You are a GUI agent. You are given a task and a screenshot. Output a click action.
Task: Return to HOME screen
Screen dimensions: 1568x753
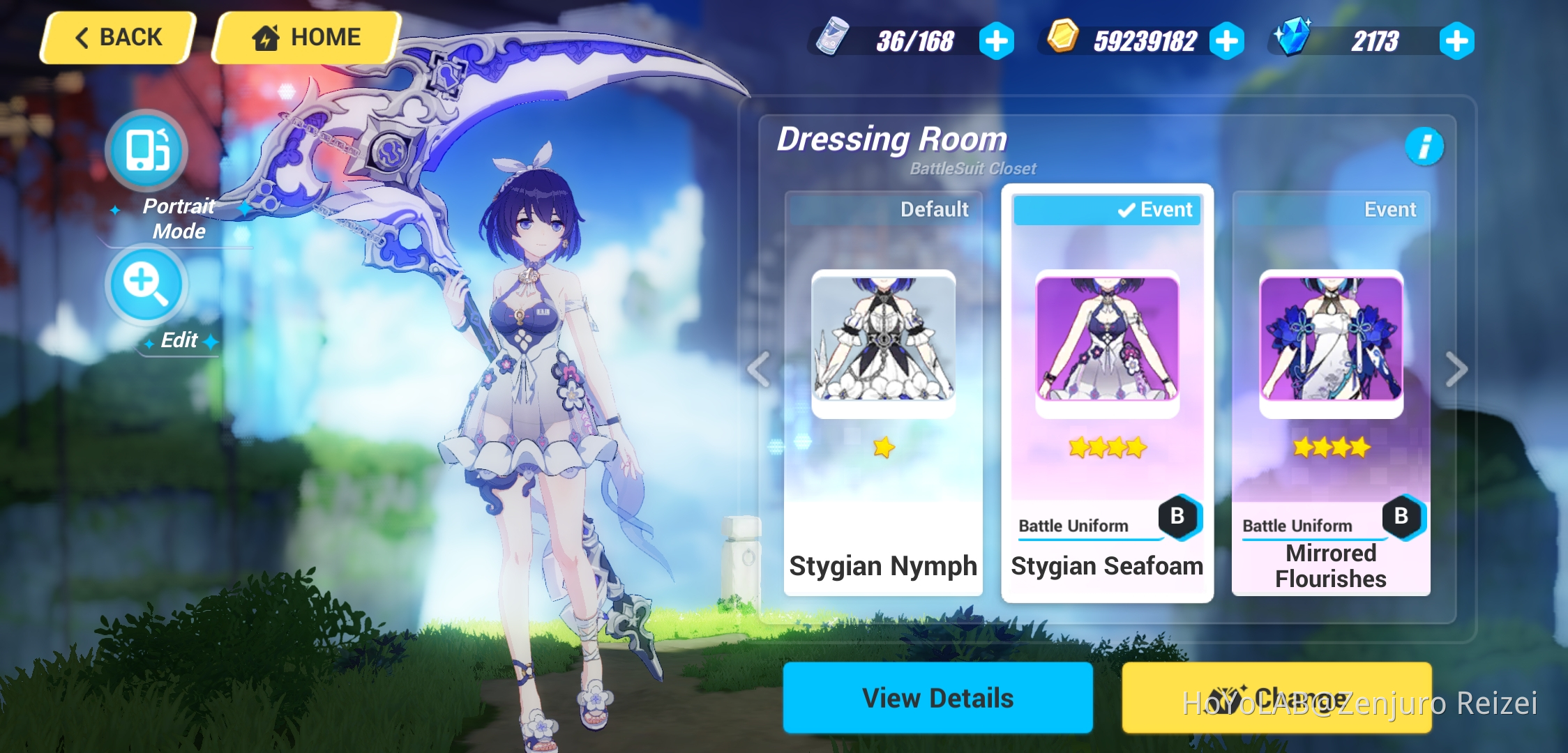pos(305,37)
